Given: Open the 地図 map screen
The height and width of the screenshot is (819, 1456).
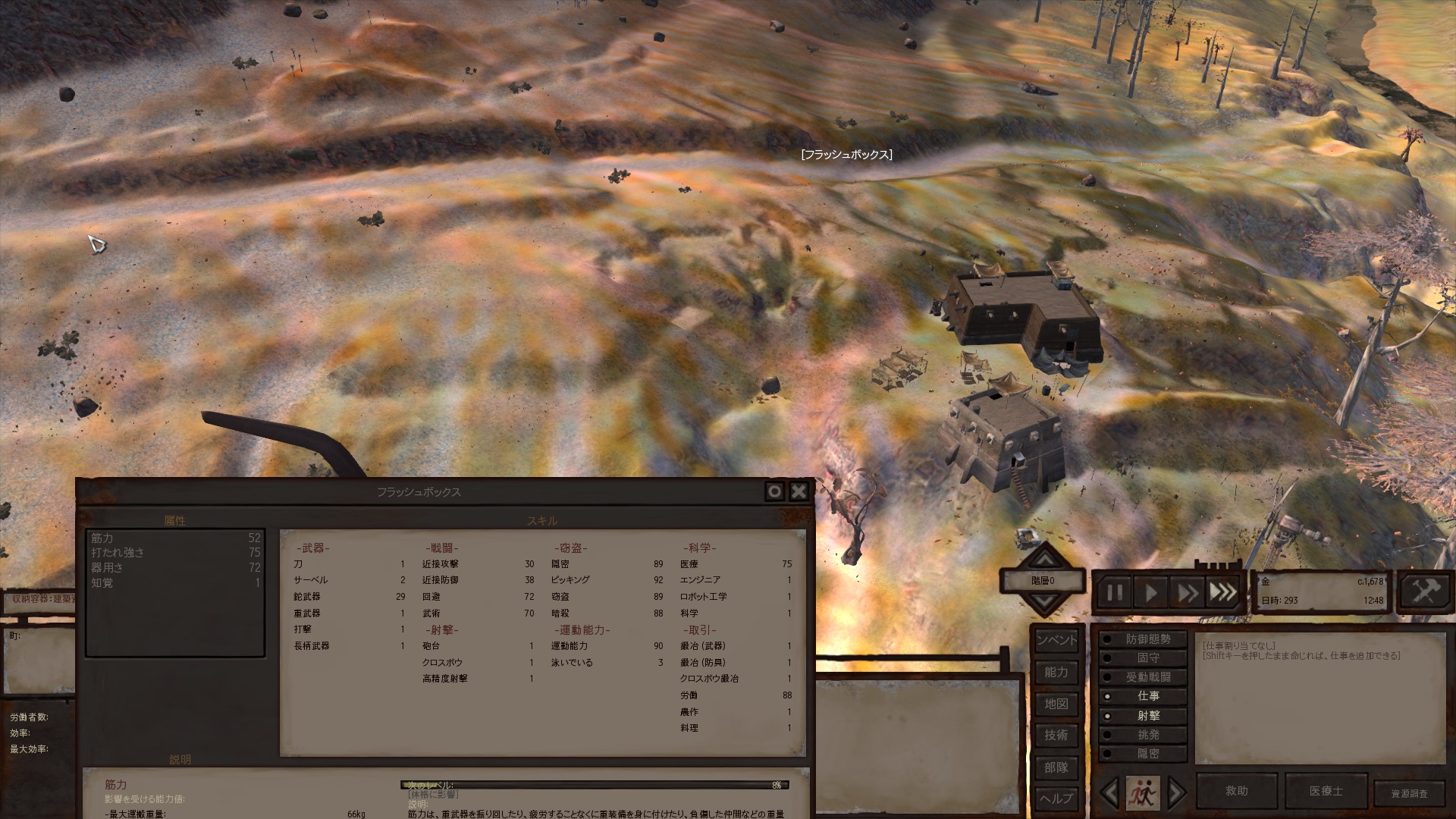Looking at the screenshot, I should click(x=1056, y=704).
